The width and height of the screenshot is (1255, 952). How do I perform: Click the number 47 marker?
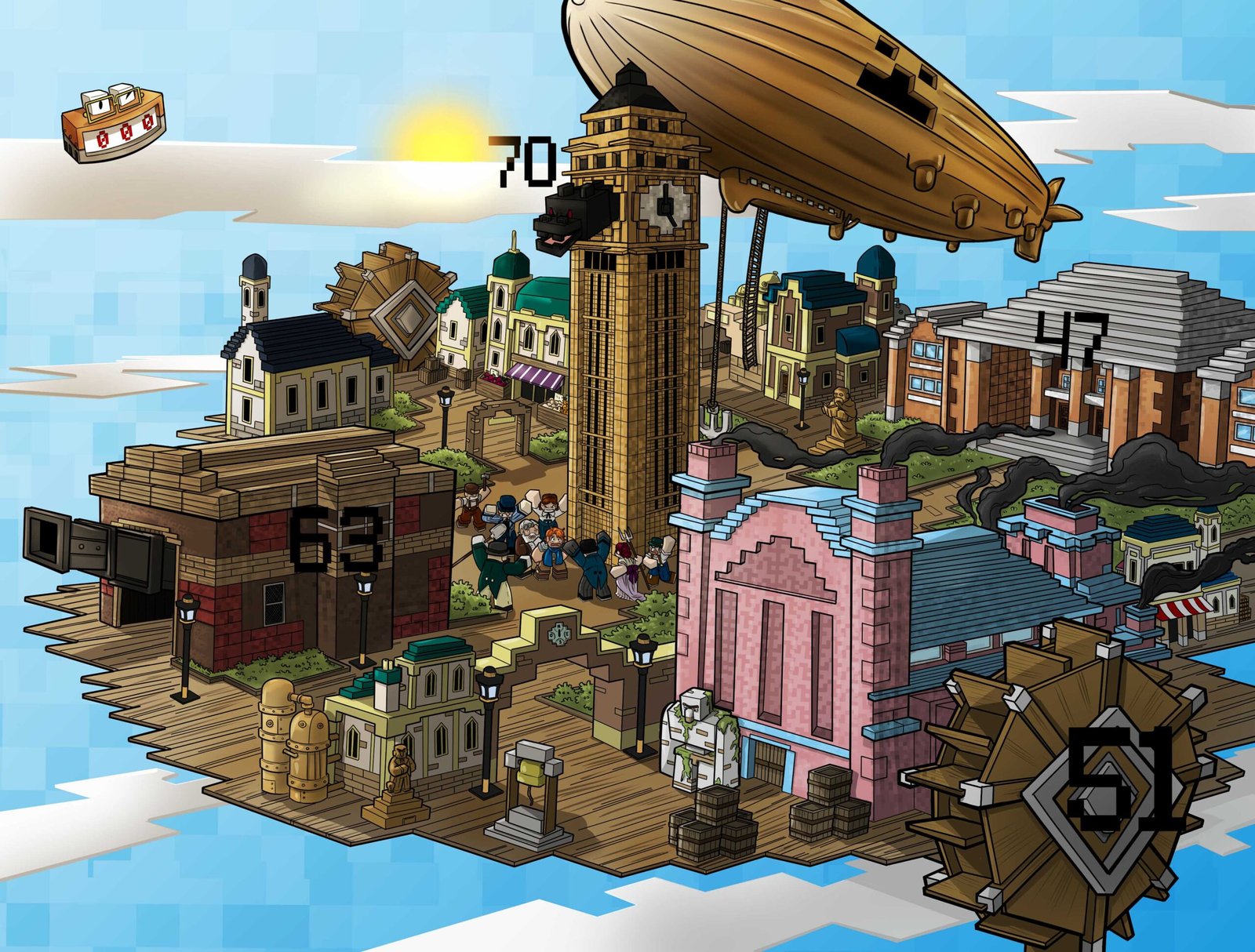[x=1071, y=340]
